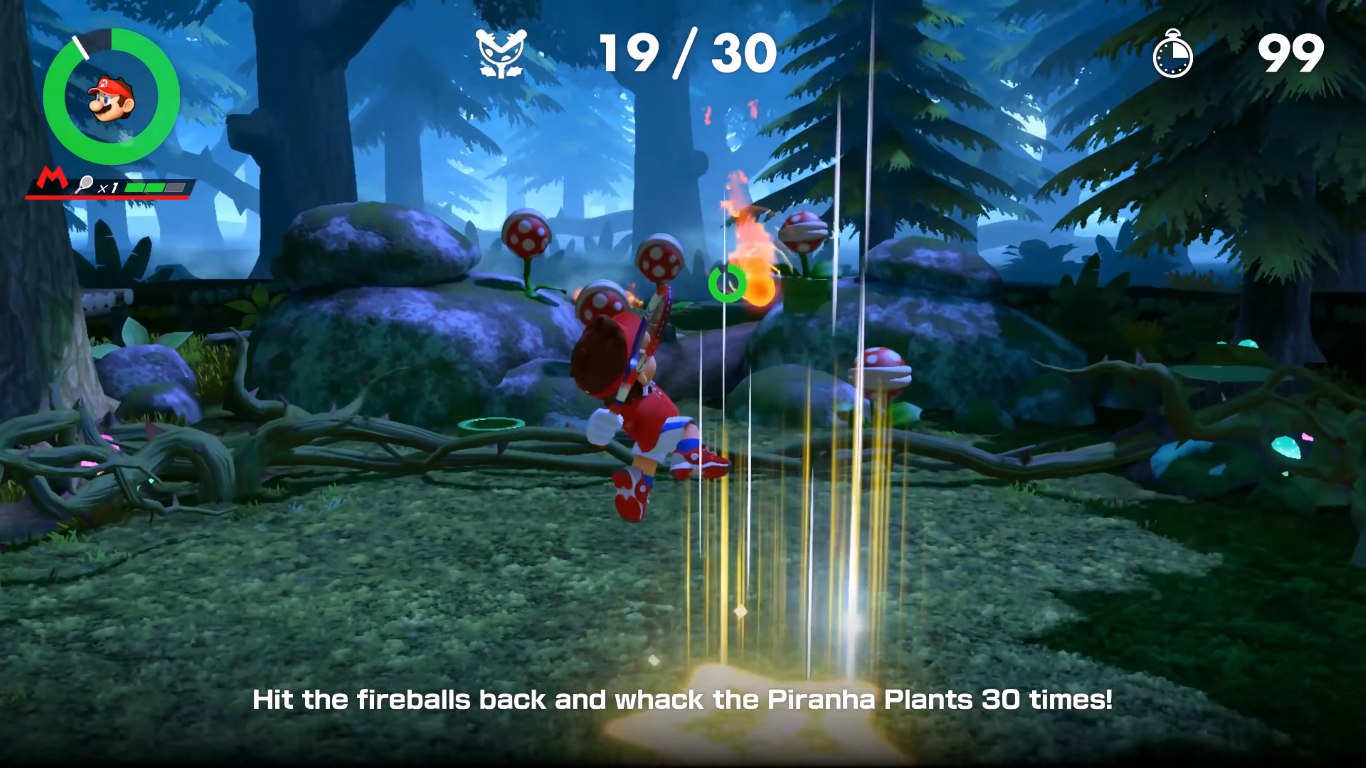Viewport: 1366px width, 768px height.
Task: Click the stopwatch timer icon
Action: click(x=1172, y=54)
